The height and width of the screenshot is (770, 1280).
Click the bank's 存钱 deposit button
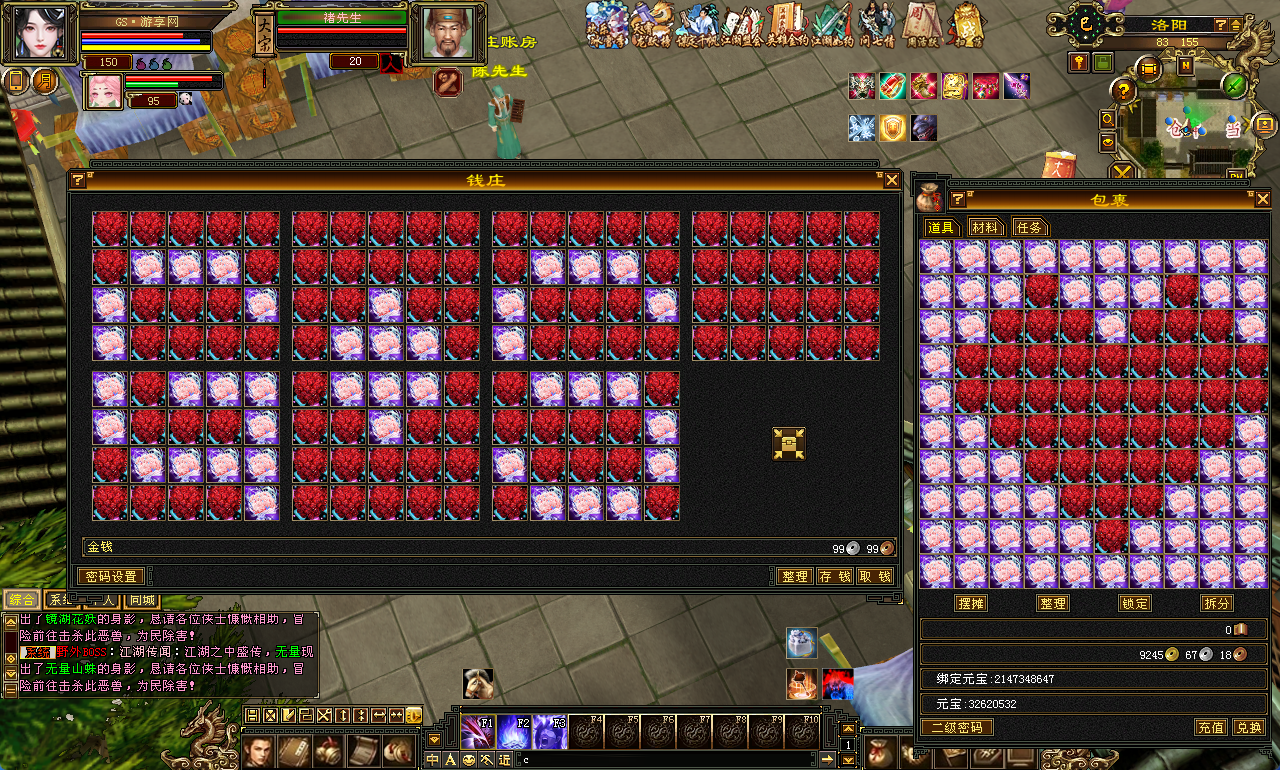(834, 577)
